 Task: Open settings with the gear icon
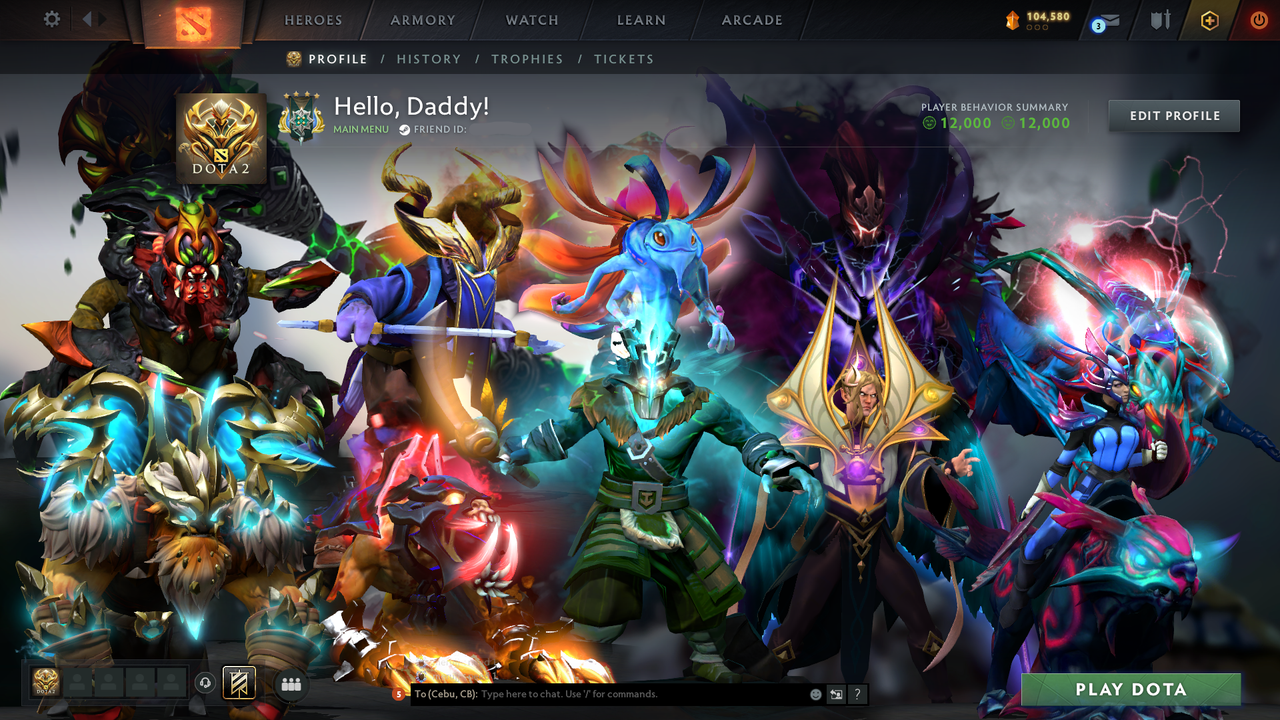(50, 19)
